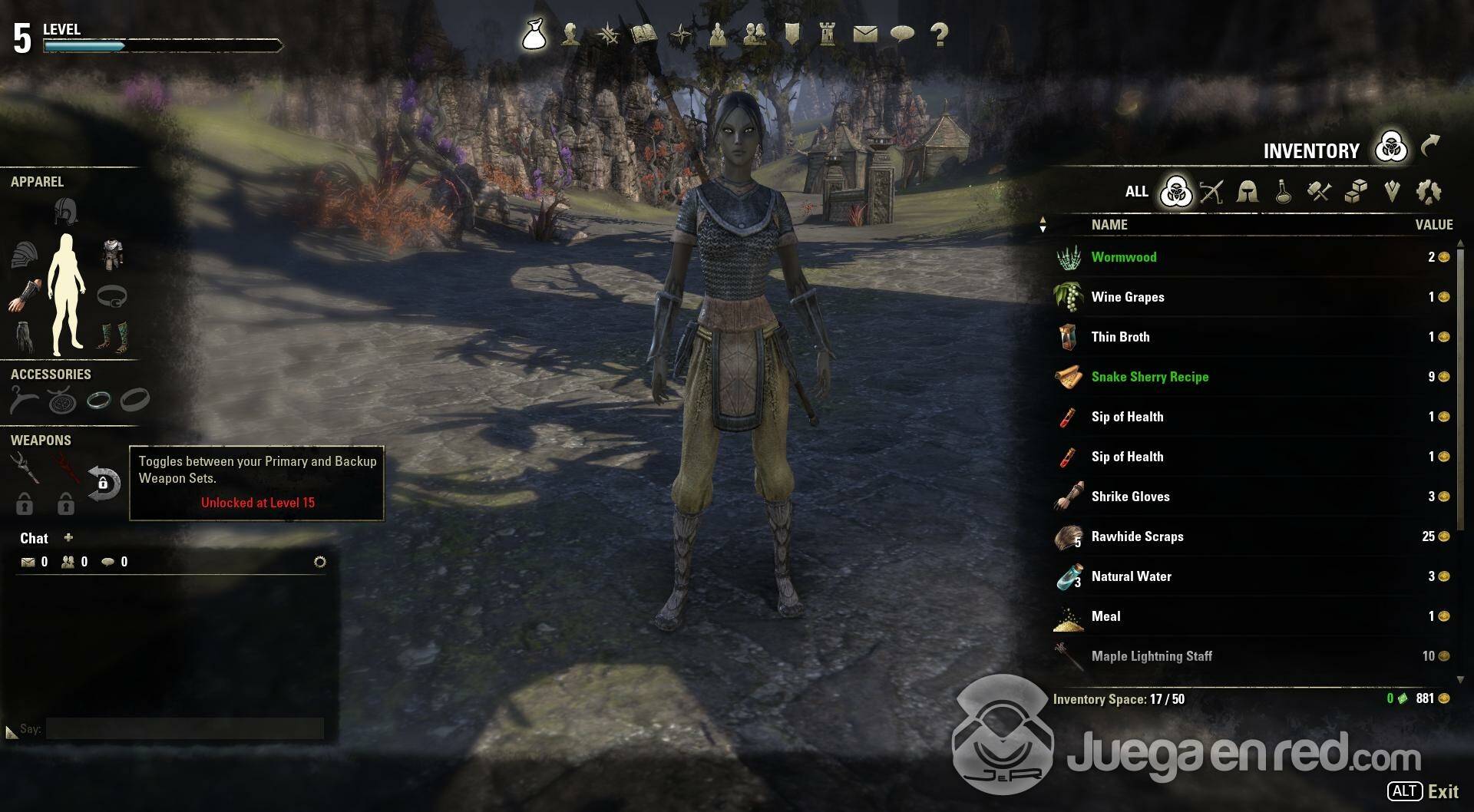Show consumables potion filter
This screenshot has width=1474, height=812.
pos(1283,192)
